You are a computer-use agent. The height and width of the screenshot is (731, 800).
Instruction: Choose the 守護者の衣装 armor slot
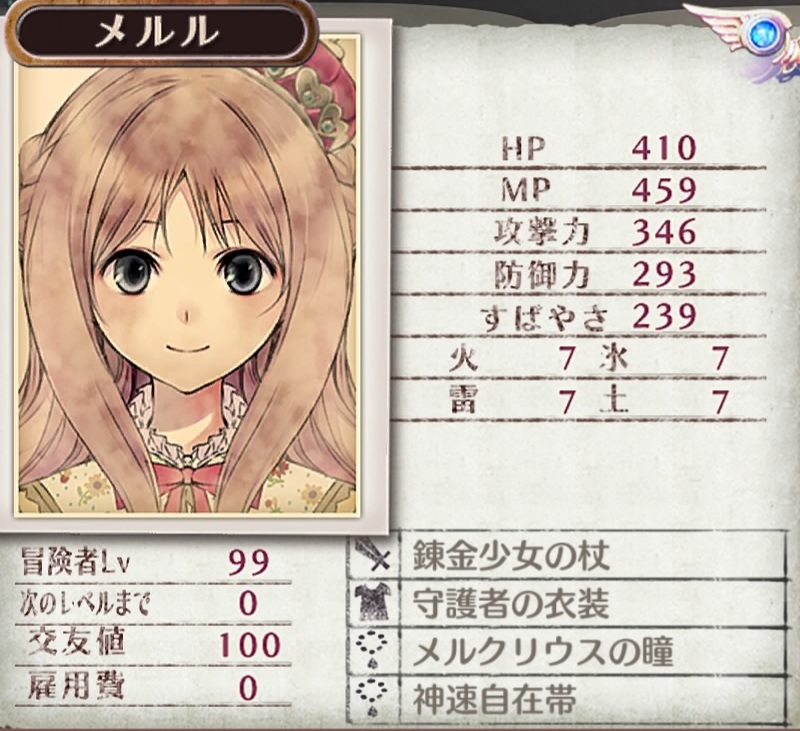click(x=568, y=604)
